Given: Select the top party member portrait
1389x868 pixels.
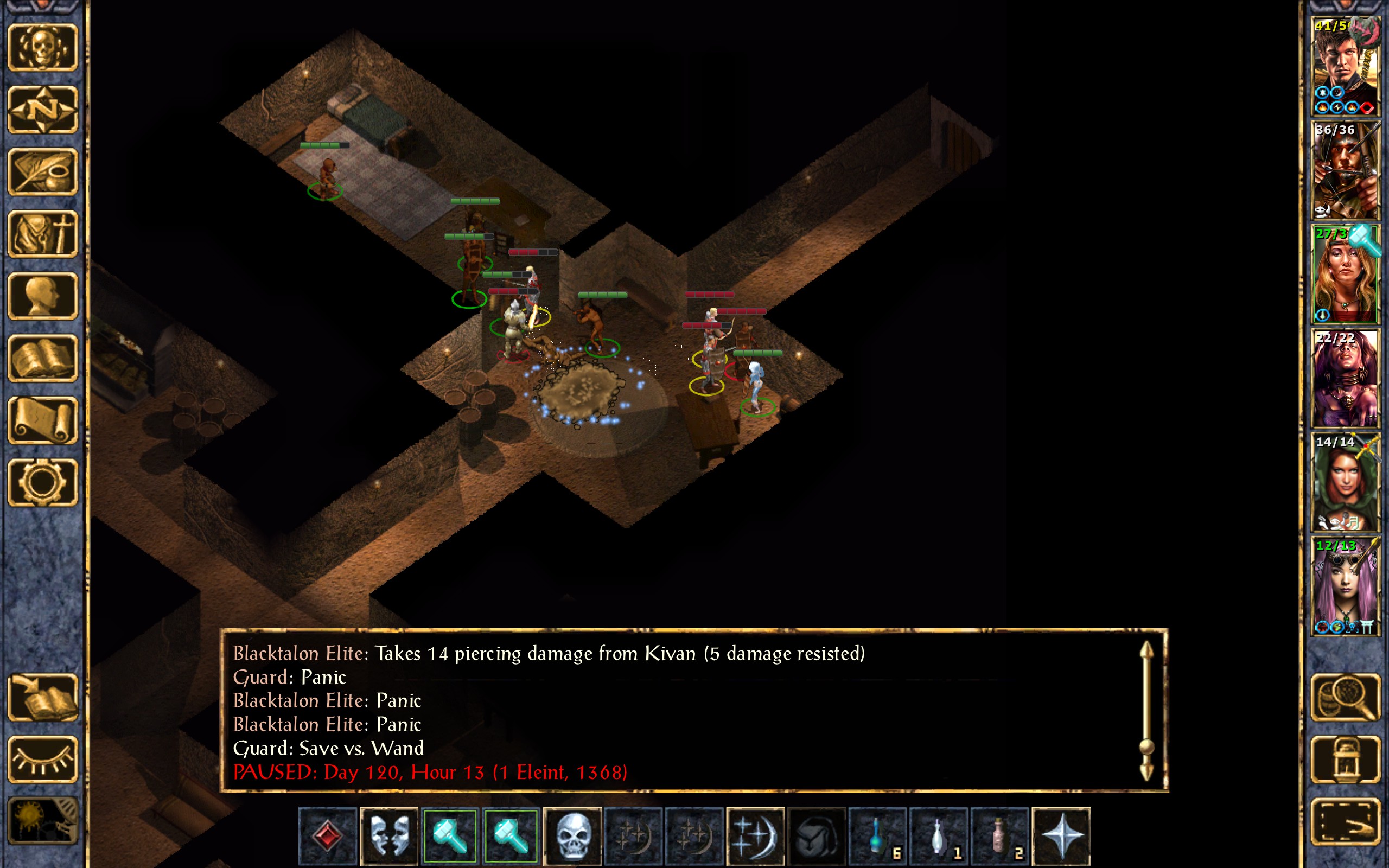Looking at the screenshot, I should (x=1345, y=67).
